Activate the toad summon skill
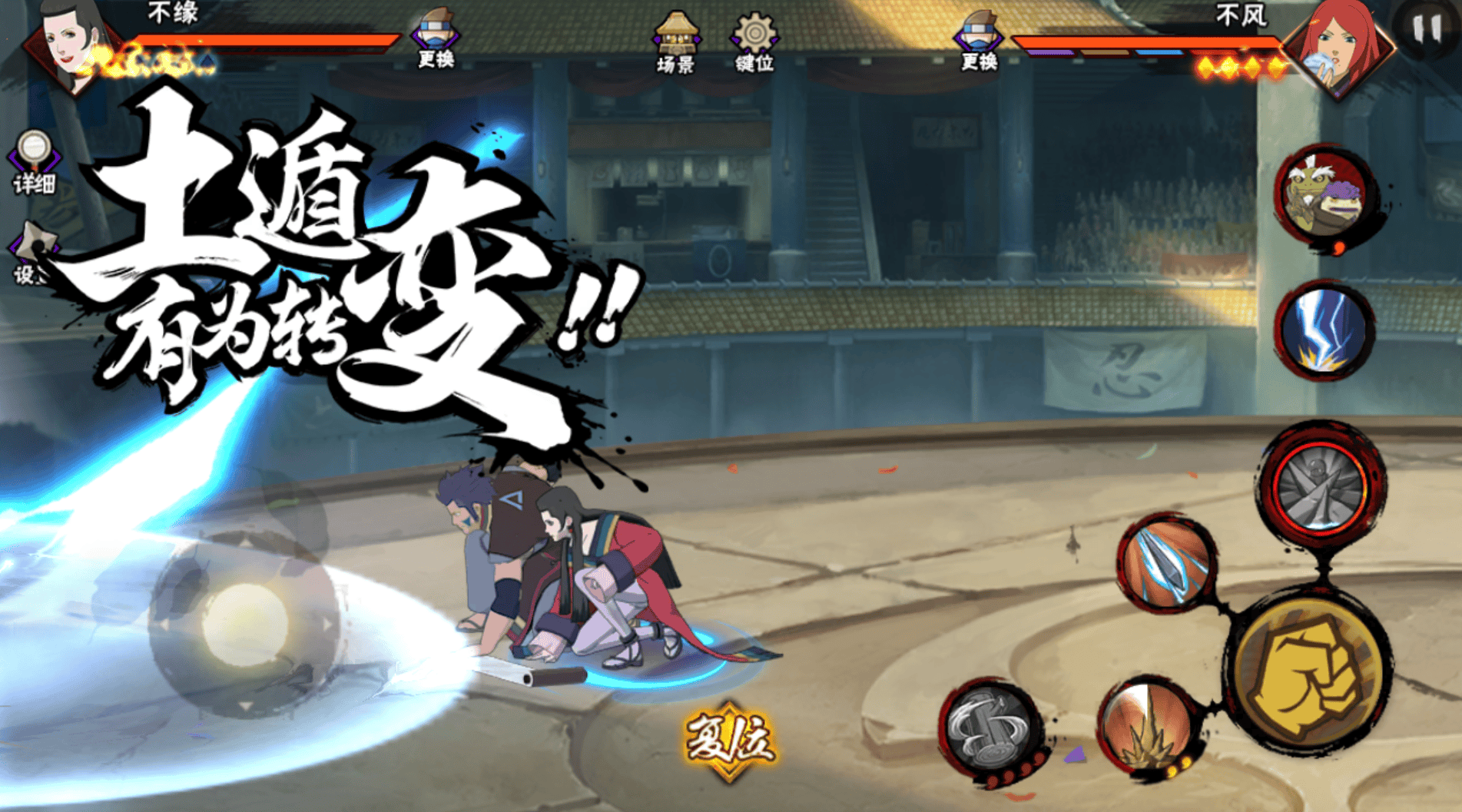 pyautogui.click(x=1324, y=195)
